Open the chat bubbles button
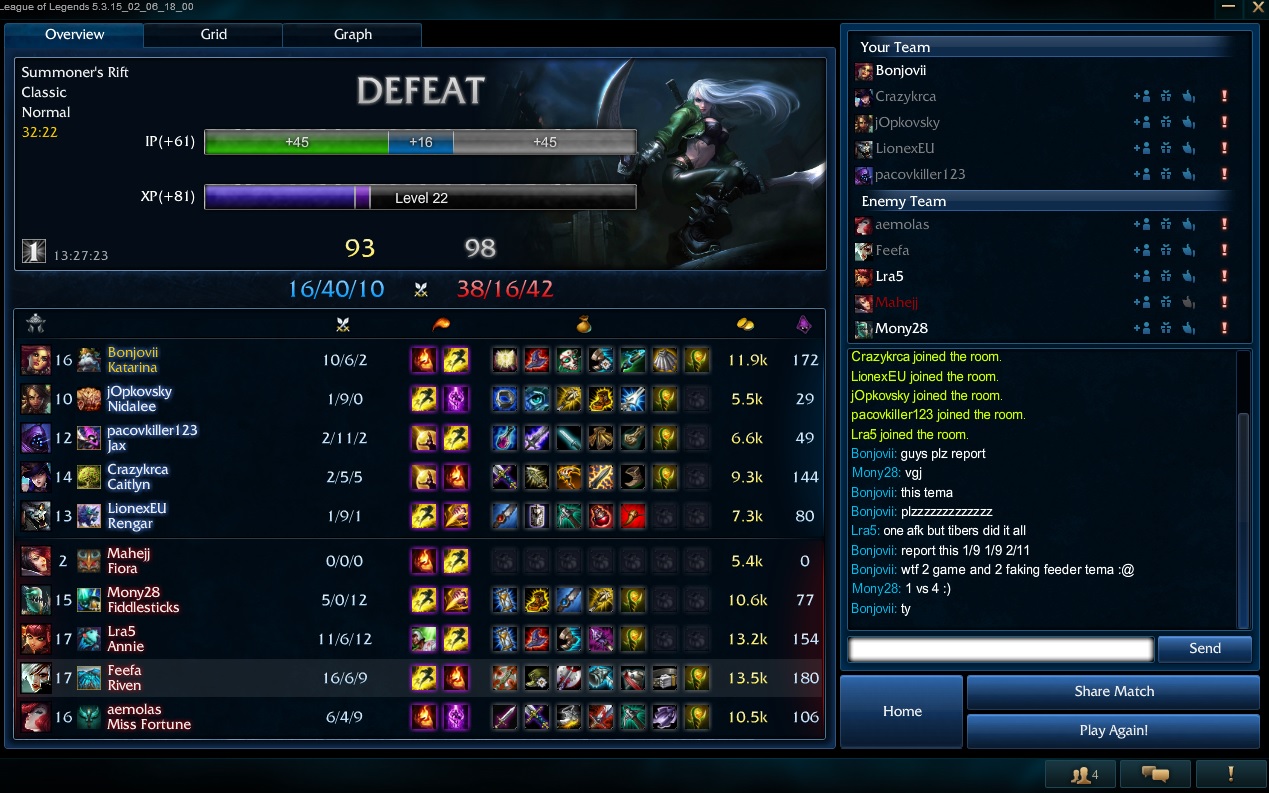1269x793 pixels. click(1155, 774)
